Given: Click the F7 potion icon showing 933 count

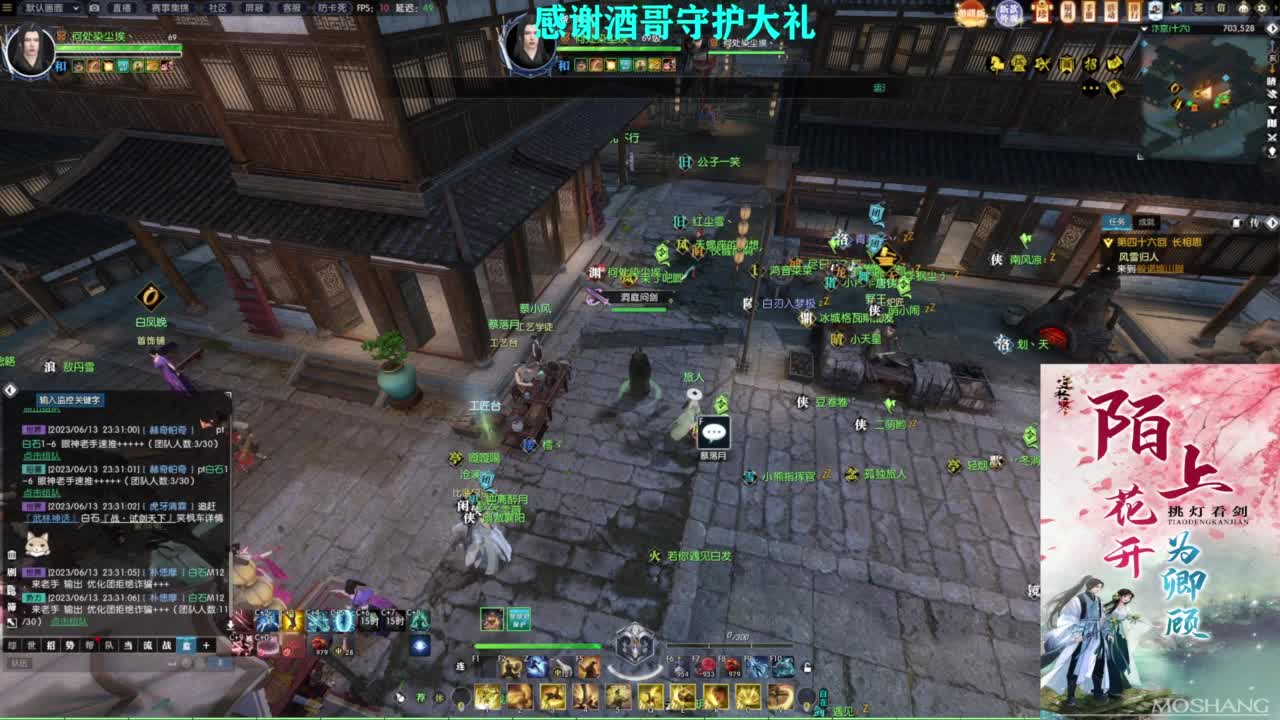Looking at the screenshot, I should 705,668.
